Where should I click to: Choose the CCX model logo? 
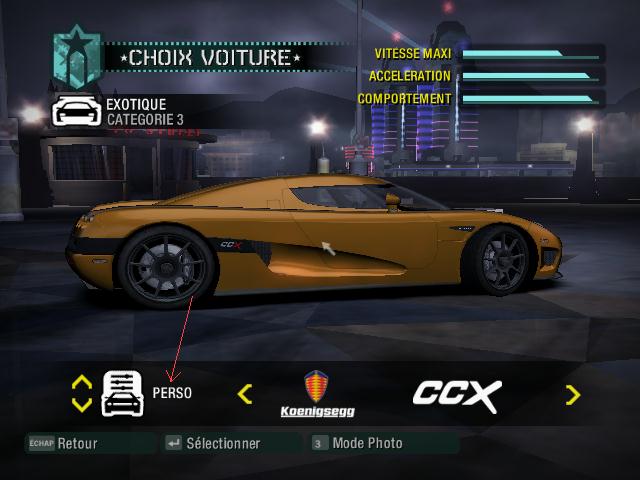[456, 394]
